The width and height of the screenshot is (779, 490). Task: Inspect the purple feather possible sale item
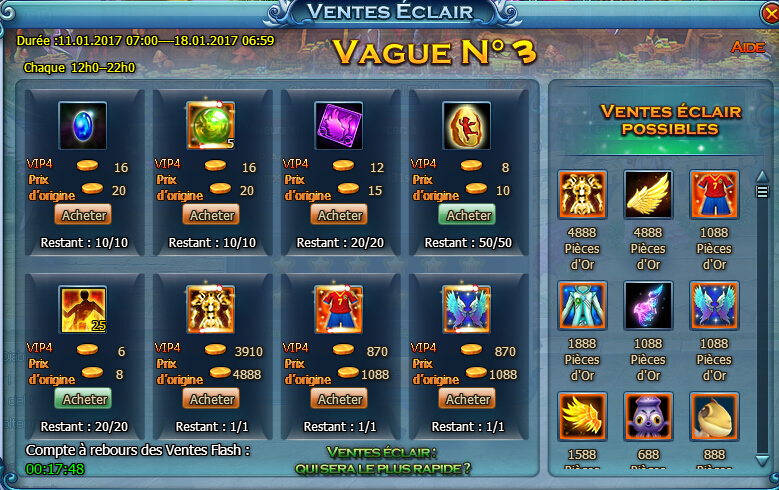pyautogui.click(x=648, y=305)
